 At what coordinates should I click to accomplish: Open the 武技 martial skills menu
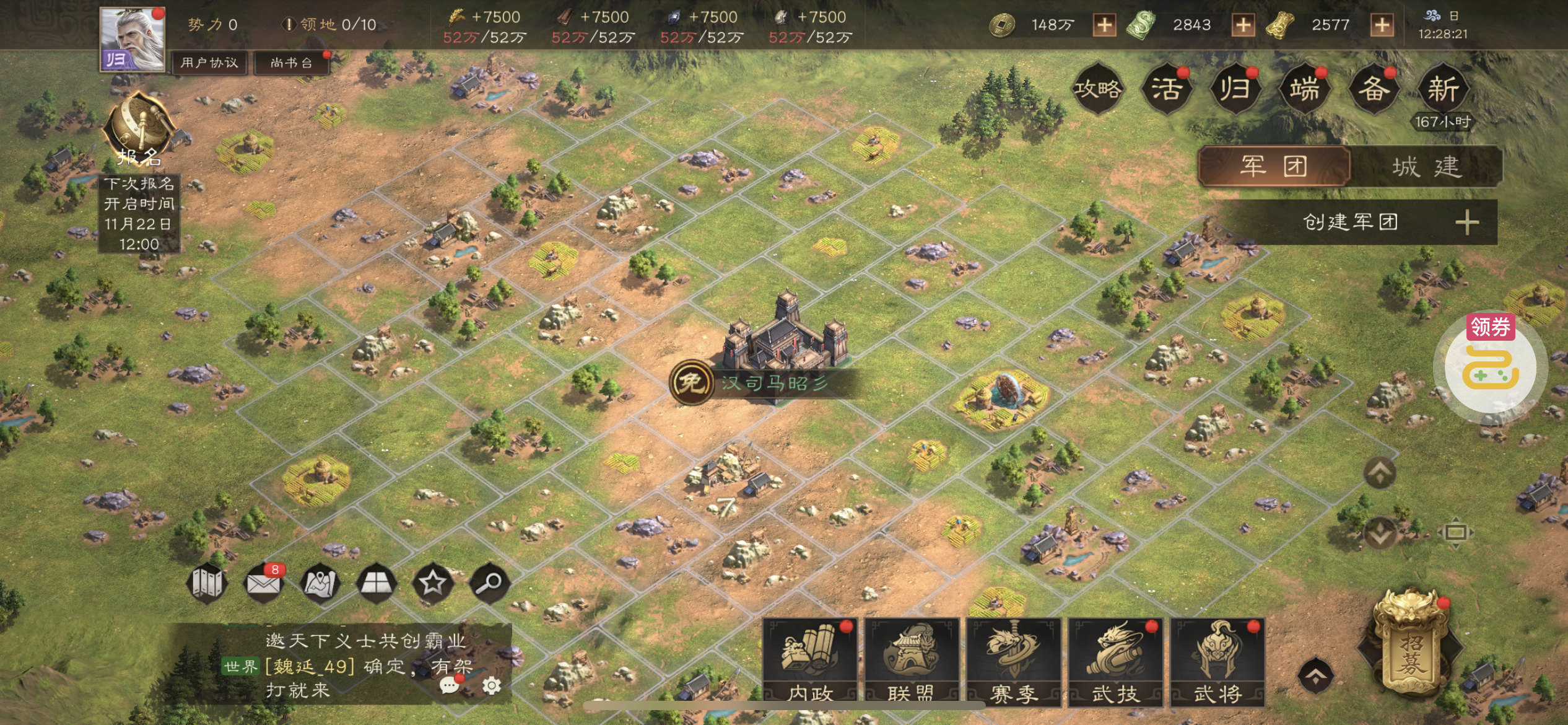pyautogui.click(x=1116, y=662)
